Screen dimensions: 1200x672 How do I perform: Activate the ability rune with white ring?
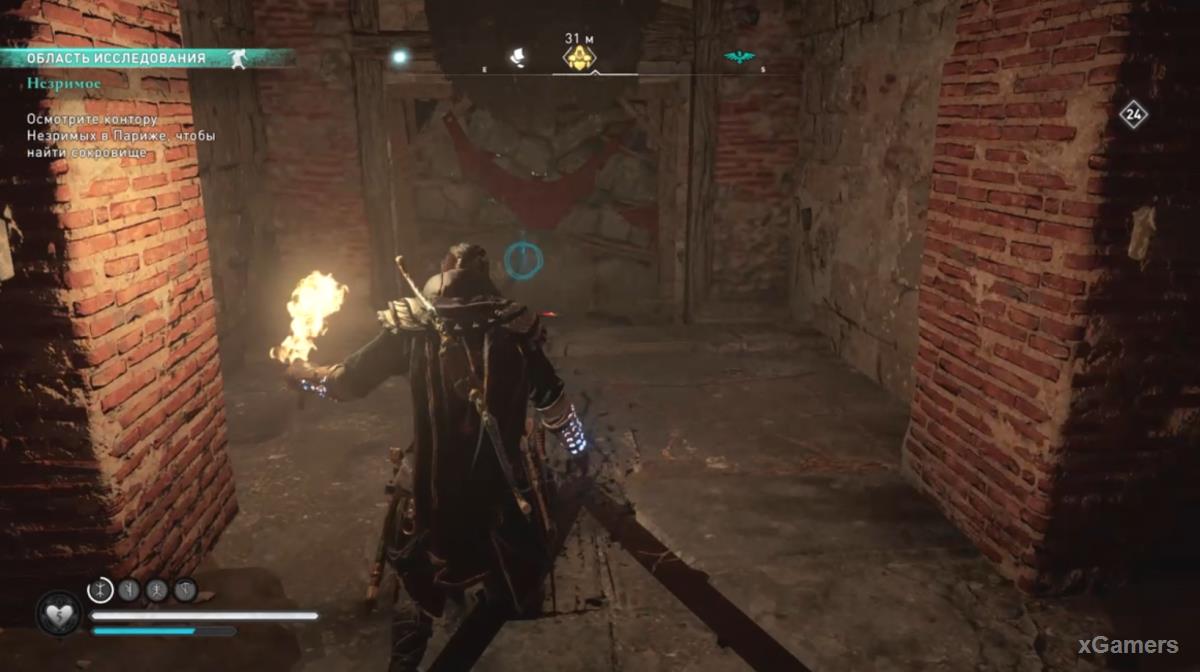(x=101, y=590)
